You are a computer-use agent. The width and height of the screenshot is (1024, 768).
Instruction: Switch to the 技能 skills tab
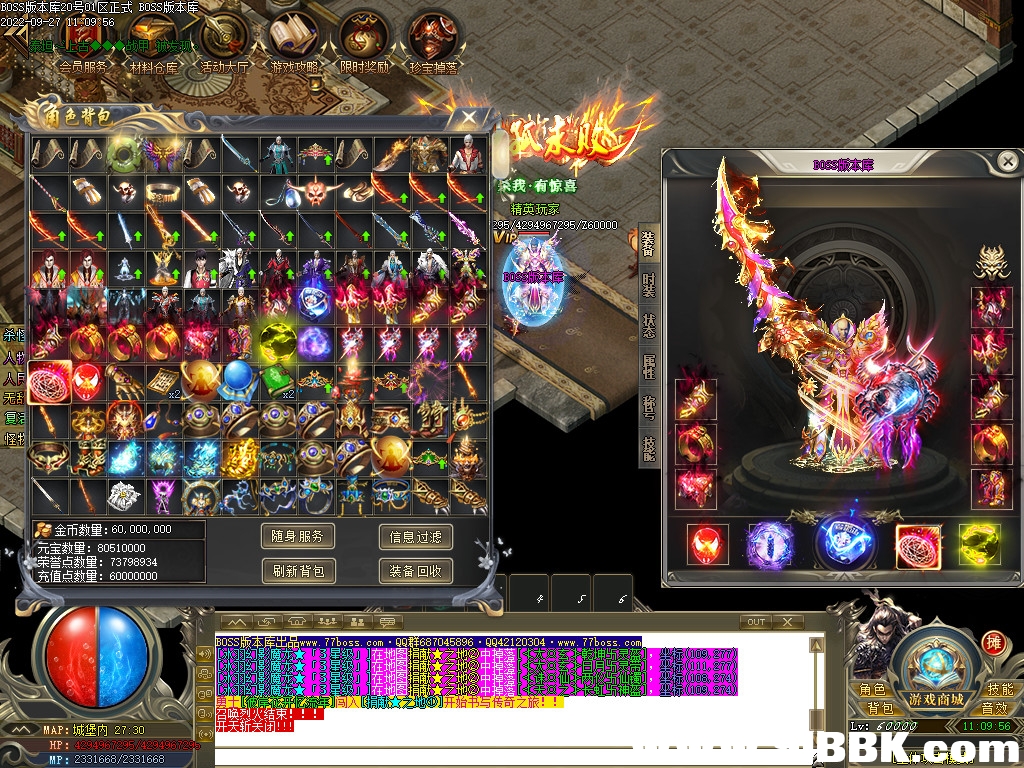[648, 448]
